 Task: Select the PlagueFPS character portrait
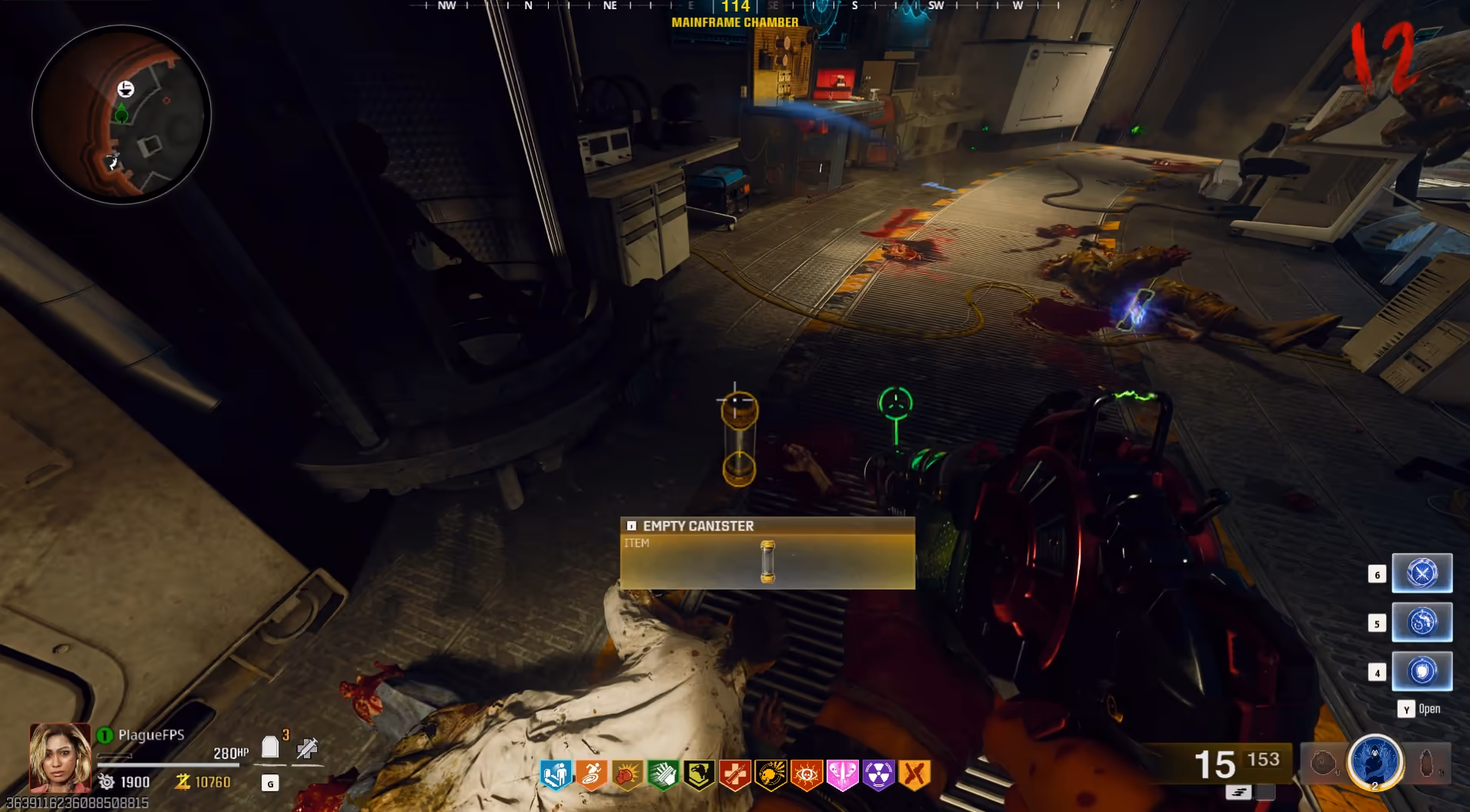pos(60,757)
